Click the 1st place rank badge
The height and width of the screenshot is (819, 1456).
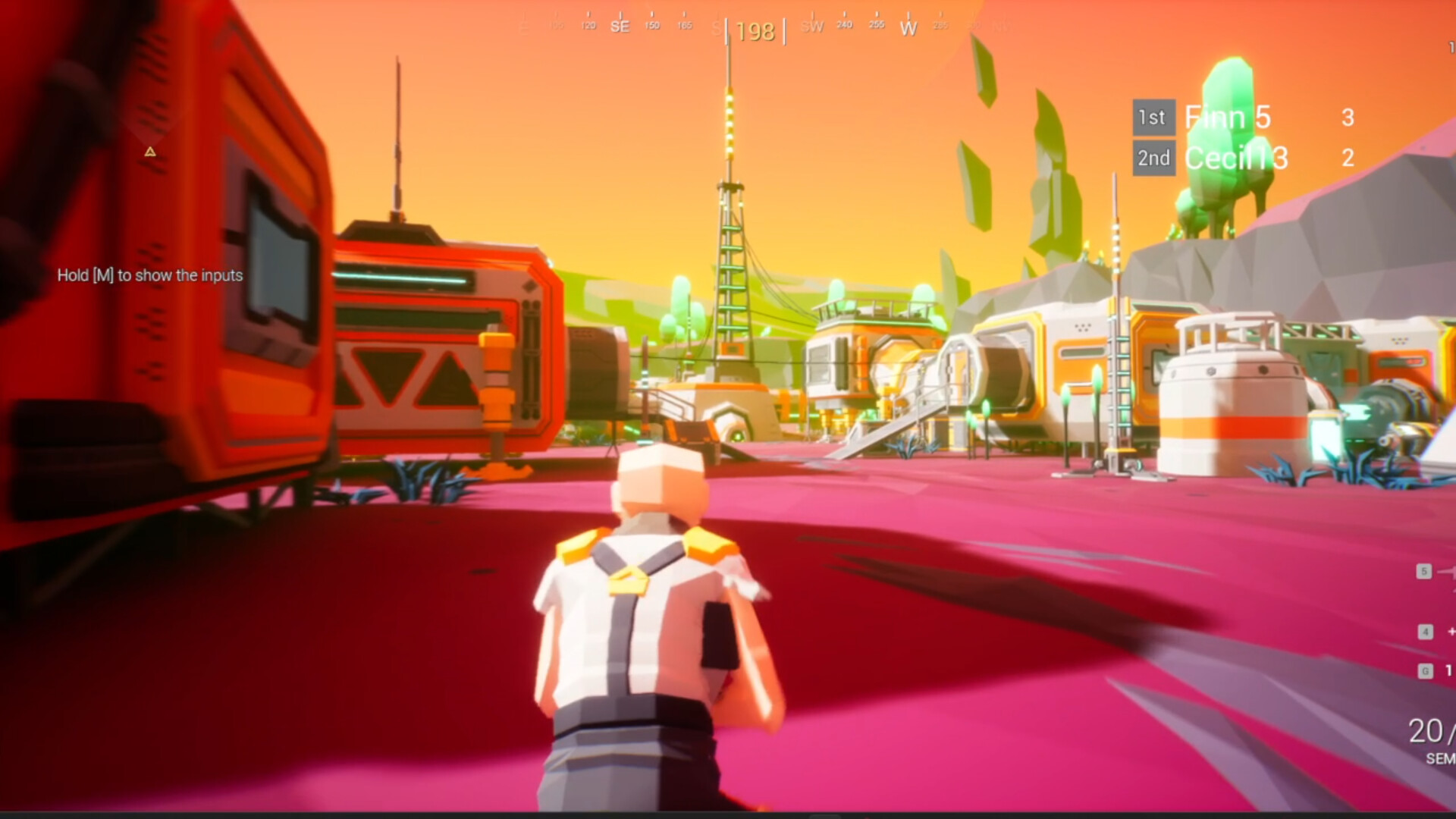point(1153,118)
